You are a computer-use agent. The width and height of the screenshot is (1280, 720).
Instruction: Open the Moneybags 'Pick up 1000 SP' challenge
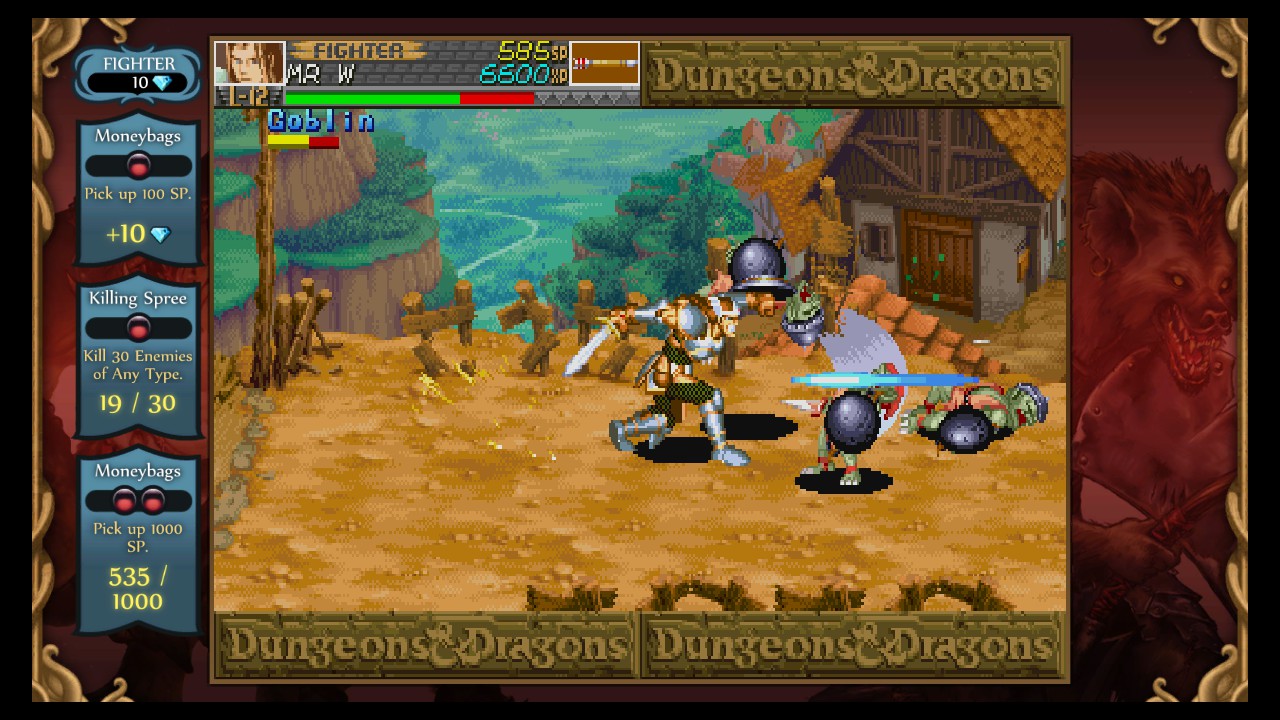pos(138,542)
